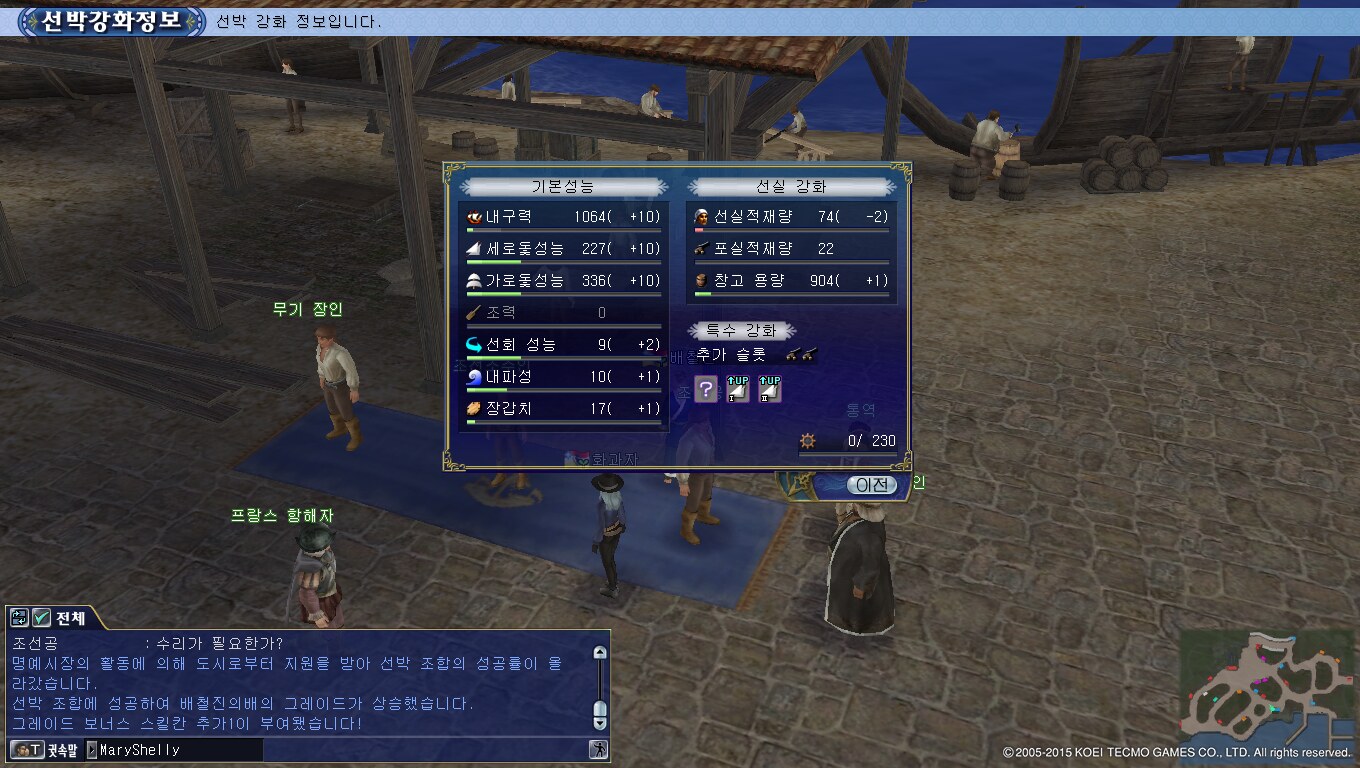This screenshot has height=768, width=1360.
Task: Go back with the 이전 button
Action: 871,485
